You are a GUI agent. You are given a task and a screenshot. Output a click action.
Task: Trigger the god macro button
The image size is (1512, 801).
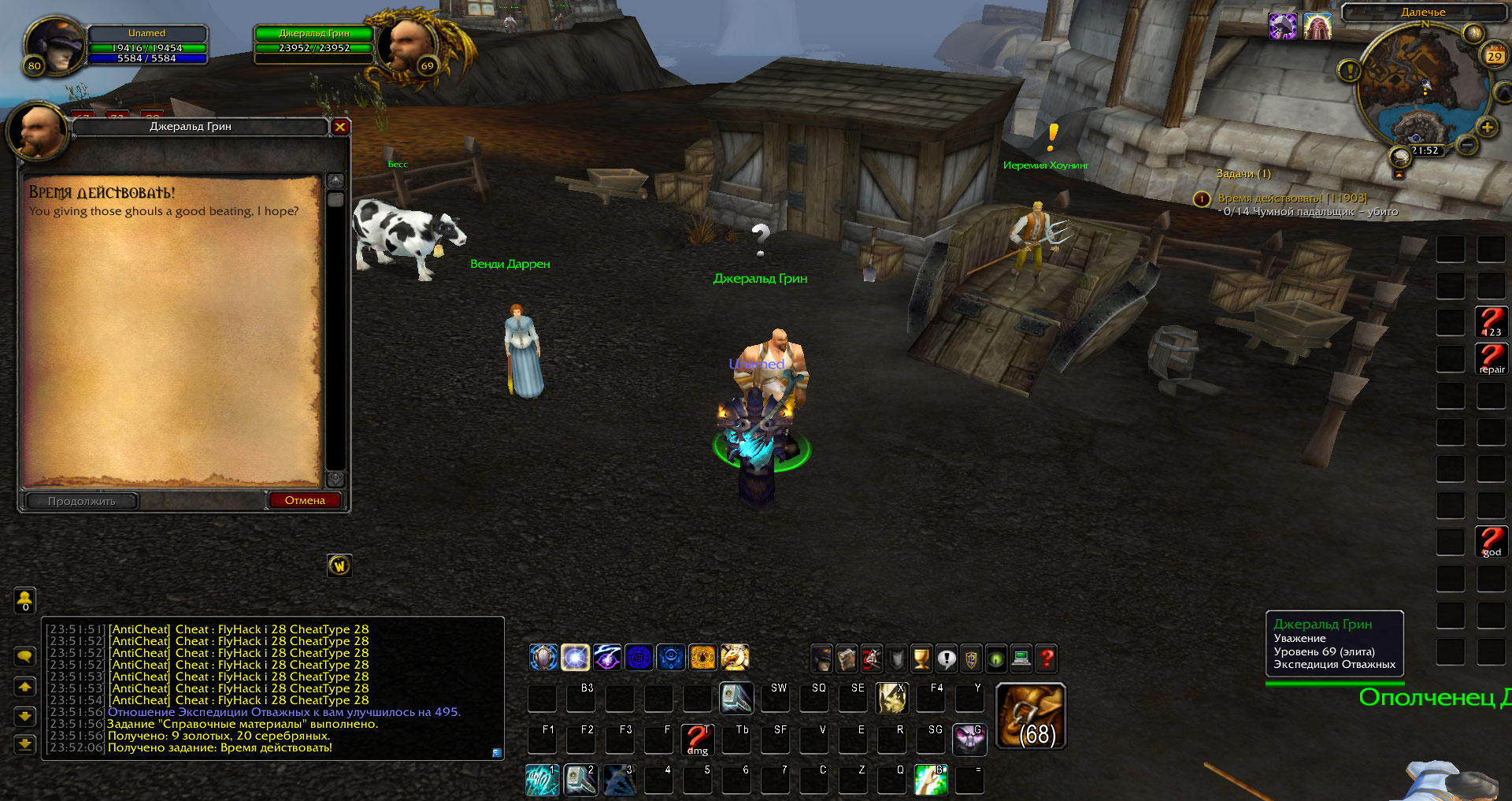click(1492, 542)
